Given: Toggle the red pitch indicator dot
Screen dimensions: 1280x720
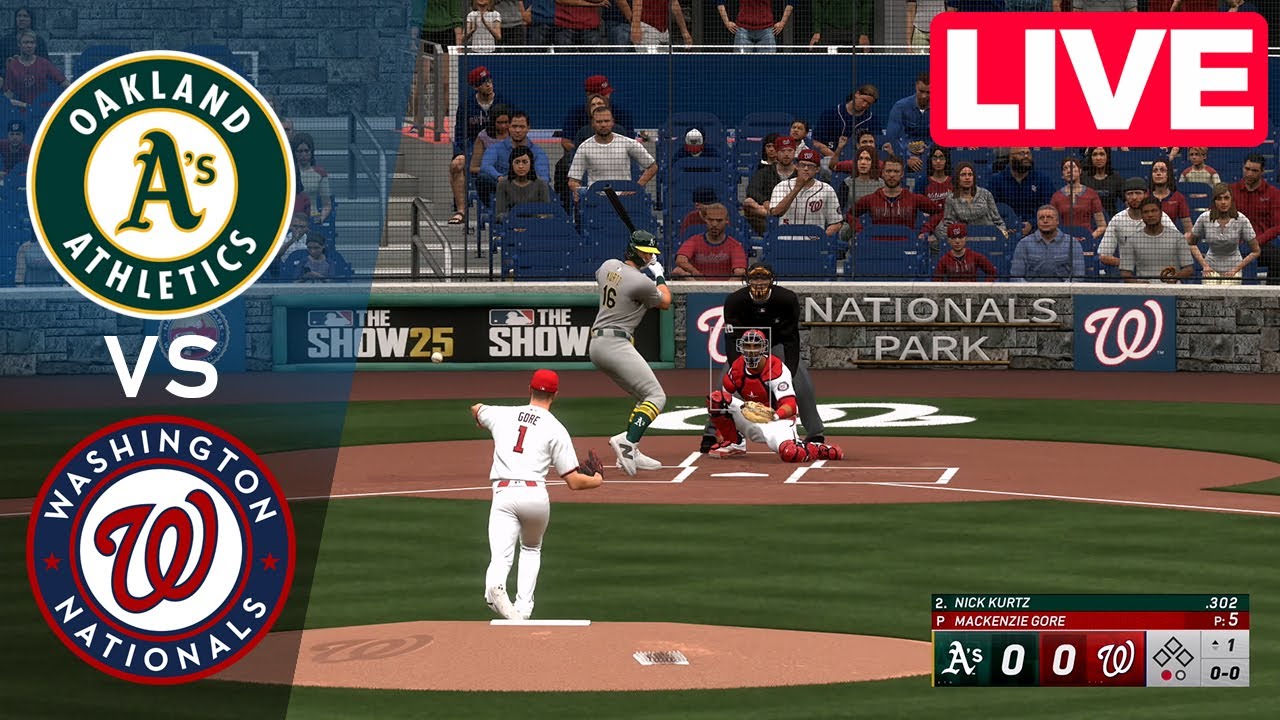Looking at the screenshot, I should 1166,674.
